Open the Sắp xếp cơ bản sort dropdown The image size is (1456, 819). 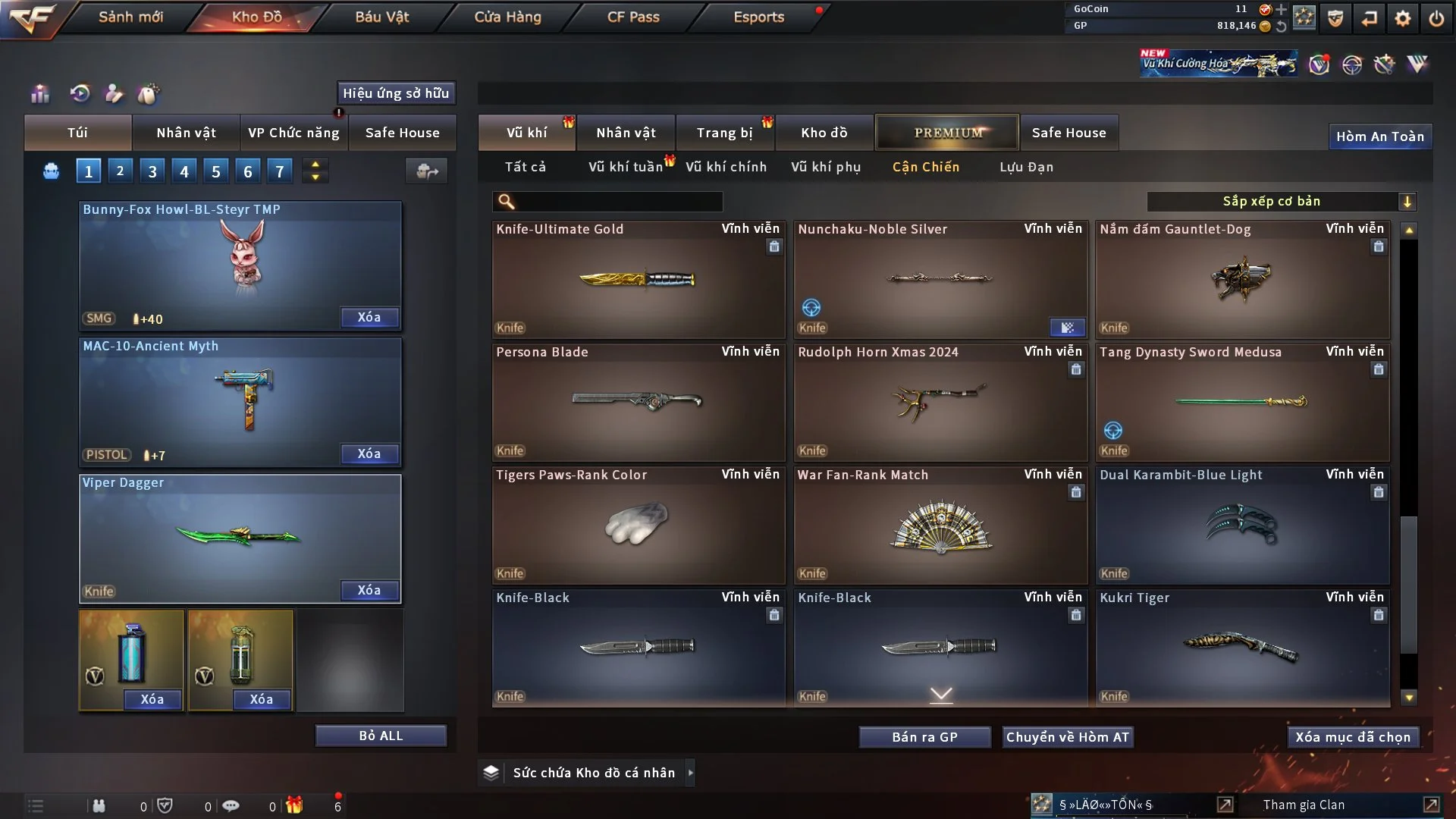point(1281,201)
